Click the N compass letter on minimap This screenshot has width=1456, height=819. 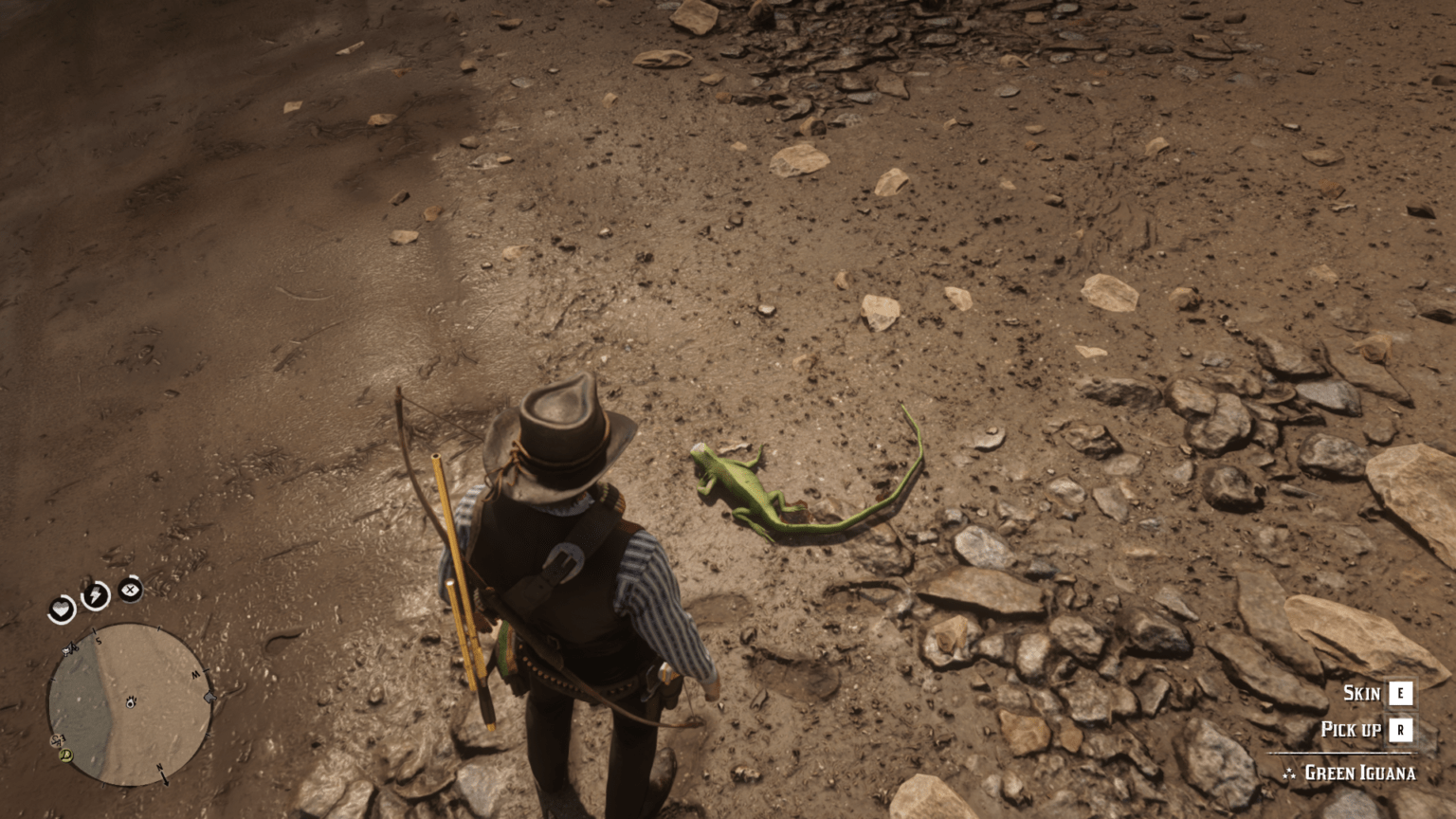pos(160,769)
